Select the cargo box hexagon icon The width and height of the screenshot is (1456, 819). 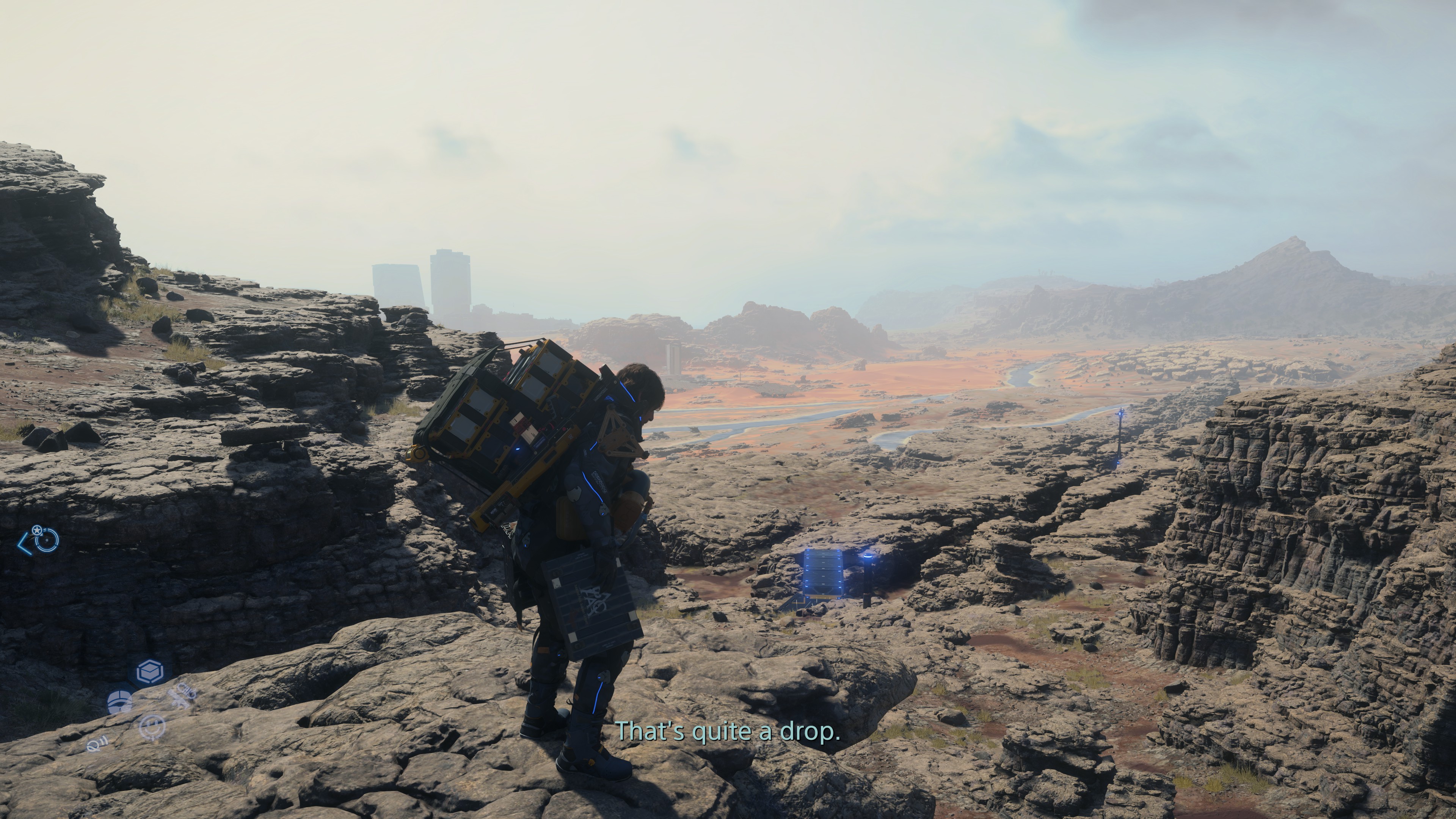[x=150, y=672]
